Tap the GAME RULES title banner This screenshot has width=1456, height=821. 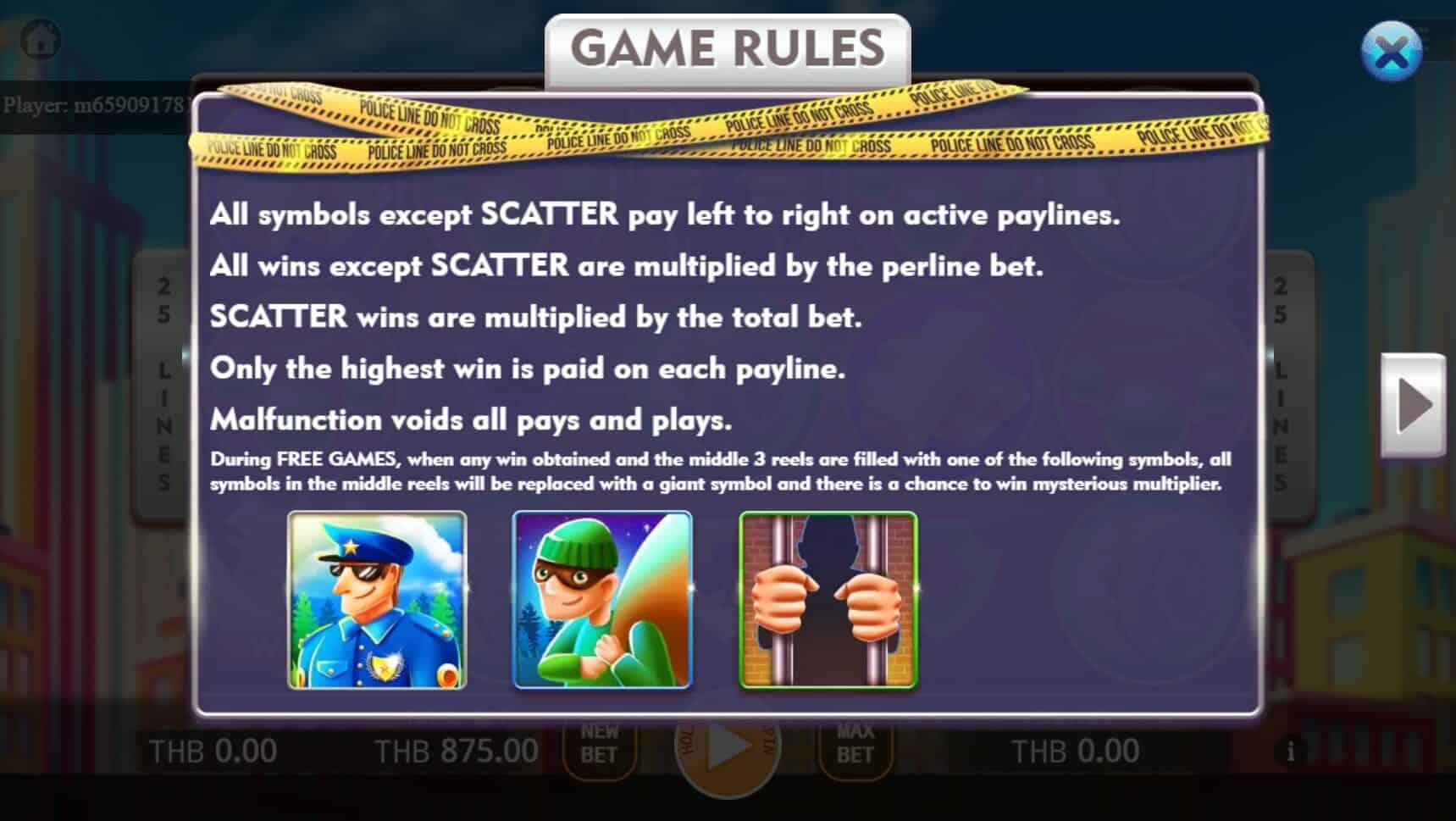click(727, 48)
